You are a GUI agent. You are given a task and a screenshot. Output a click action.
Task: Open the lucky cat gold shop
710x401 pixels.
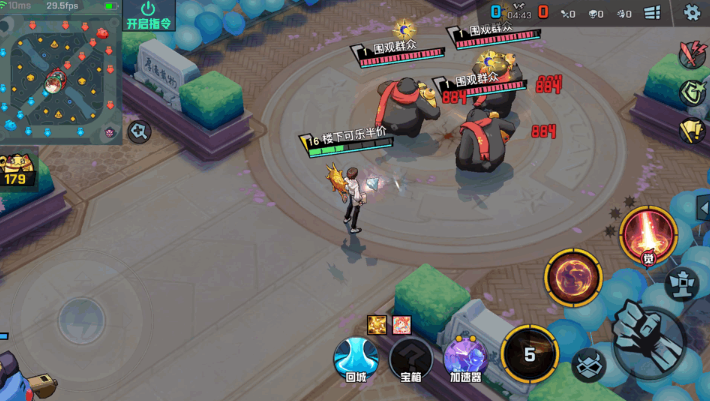pos(17,172)
